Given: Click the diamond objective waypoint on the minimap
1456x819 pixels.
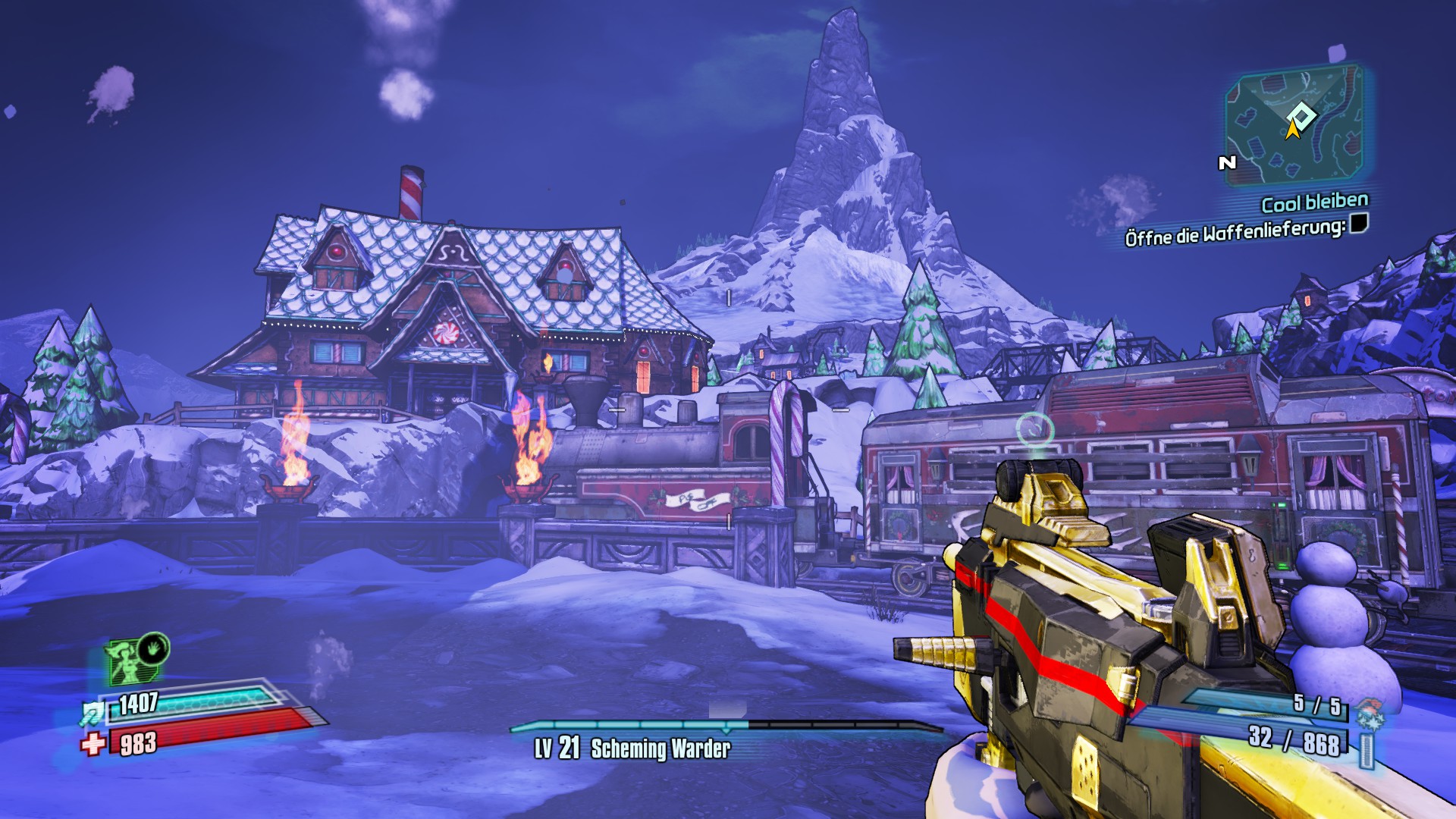Looking at the screenshot, I should tap(1302, 116).
